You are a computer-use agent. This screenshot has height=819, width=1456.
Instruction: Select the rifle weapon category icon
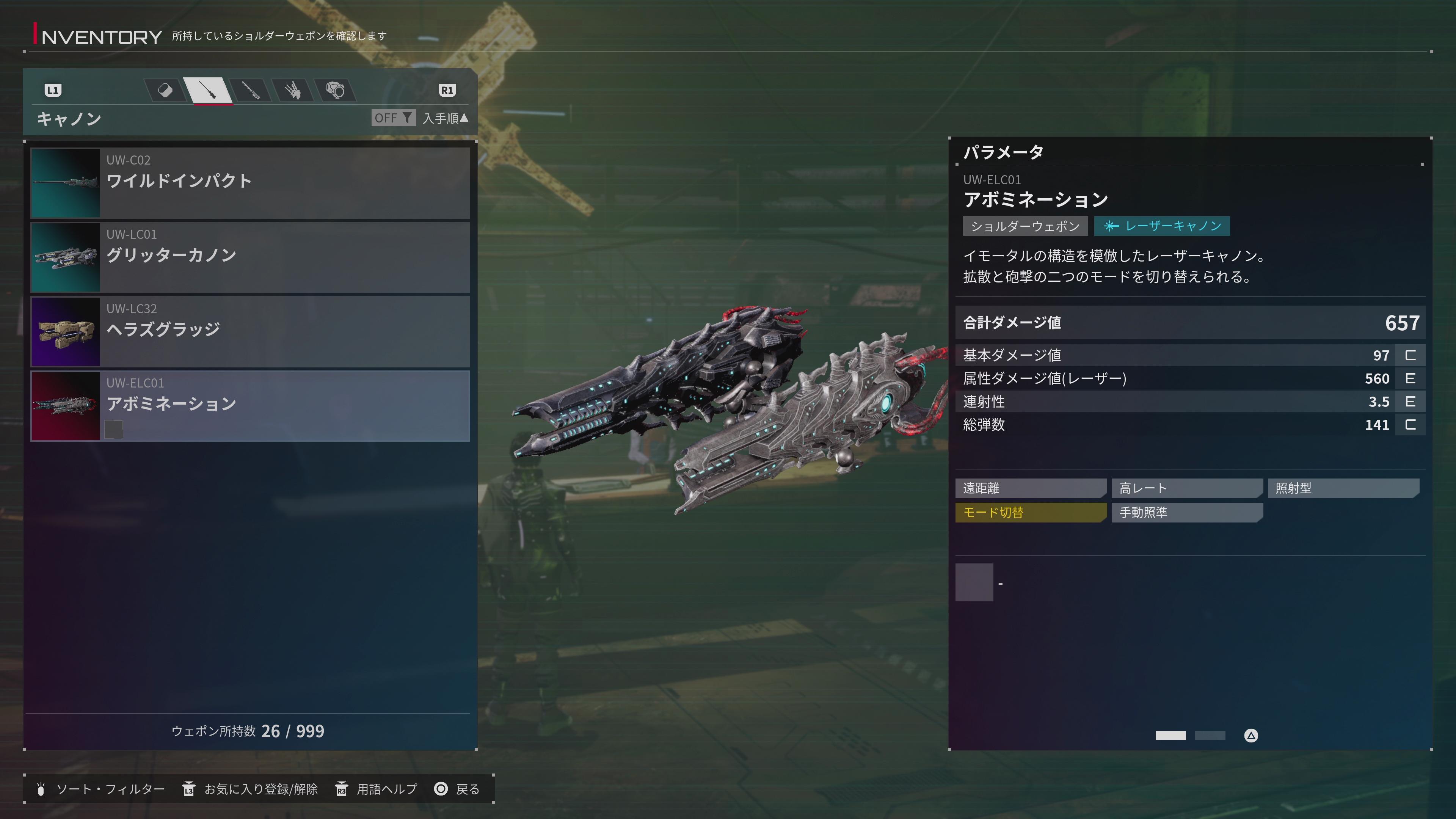point(208,91)
